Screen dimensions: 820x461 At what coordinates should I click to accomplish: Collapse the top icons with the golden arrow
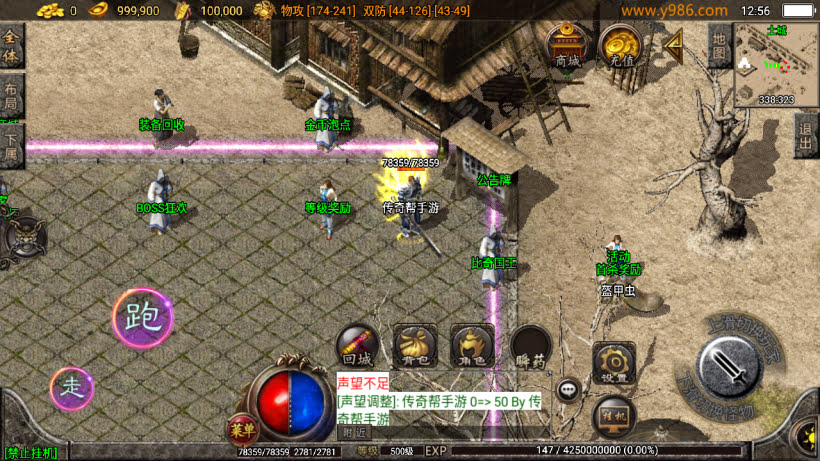674,43
